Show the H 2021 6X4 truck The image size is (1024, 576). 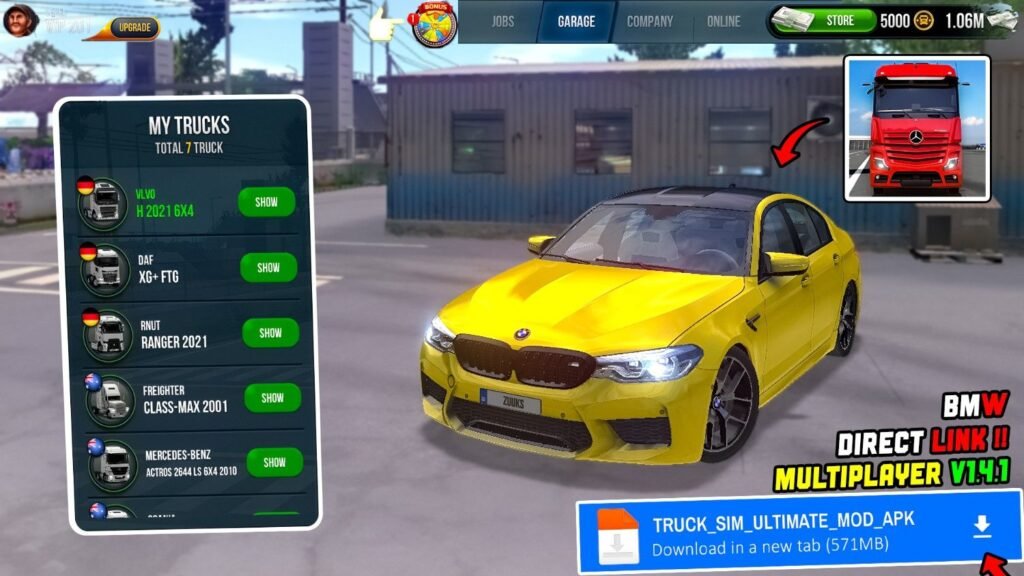click(x=266, y=202)
